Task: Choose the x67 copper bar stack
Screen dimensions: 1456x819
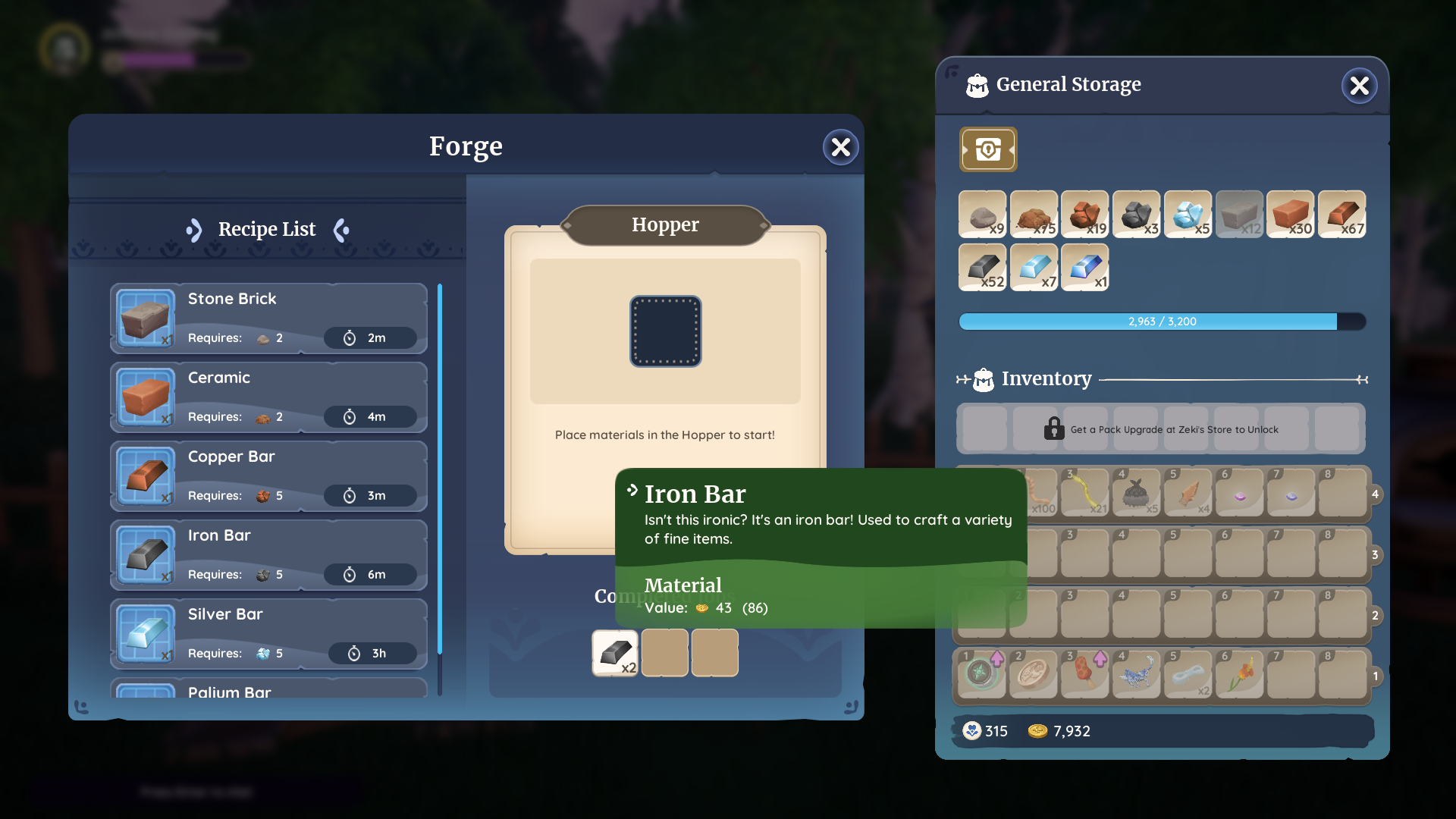Action: click(1341, 215)
